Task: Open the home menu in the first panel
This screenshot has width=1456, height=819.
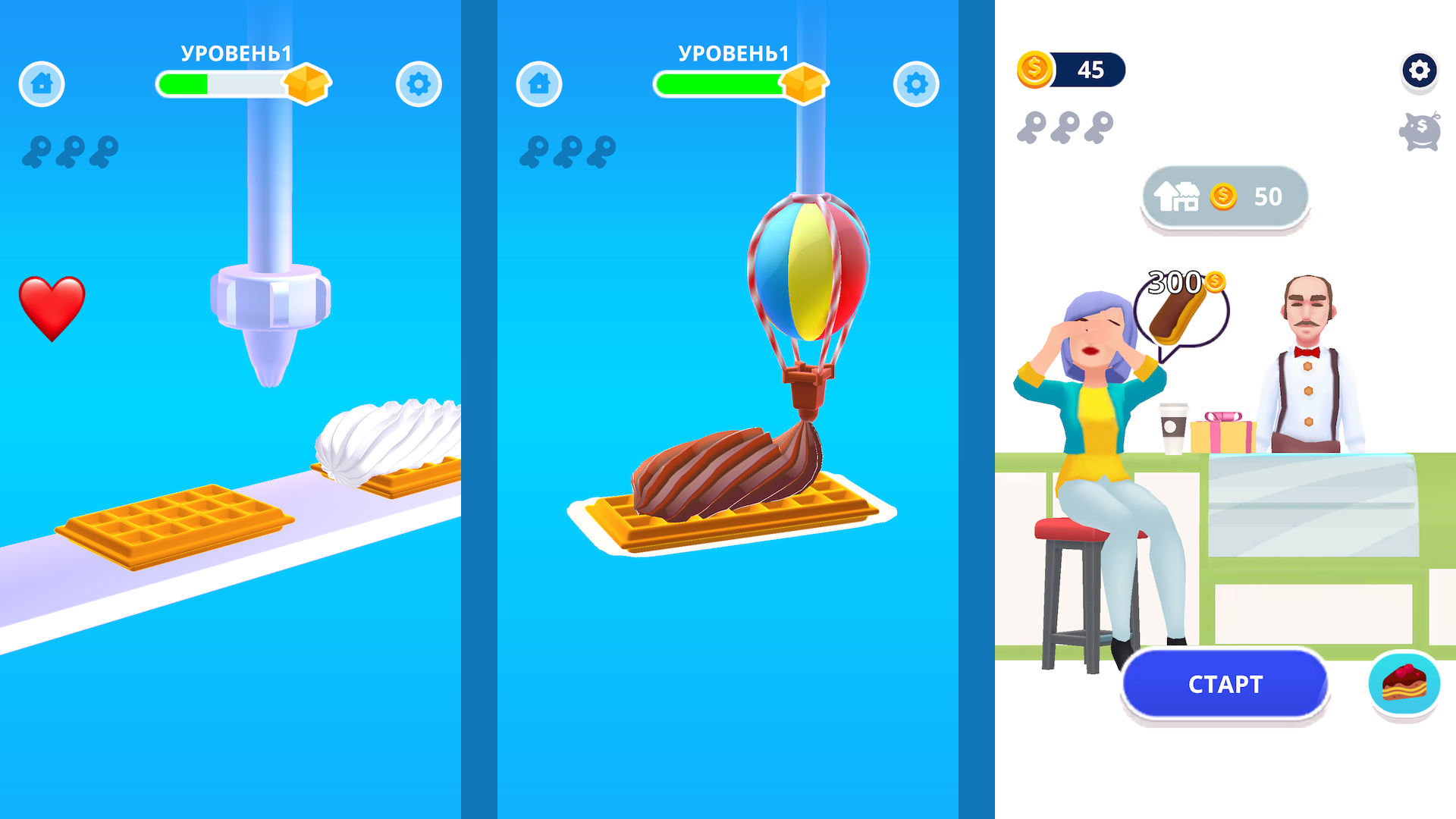Action: click(42, 84)
